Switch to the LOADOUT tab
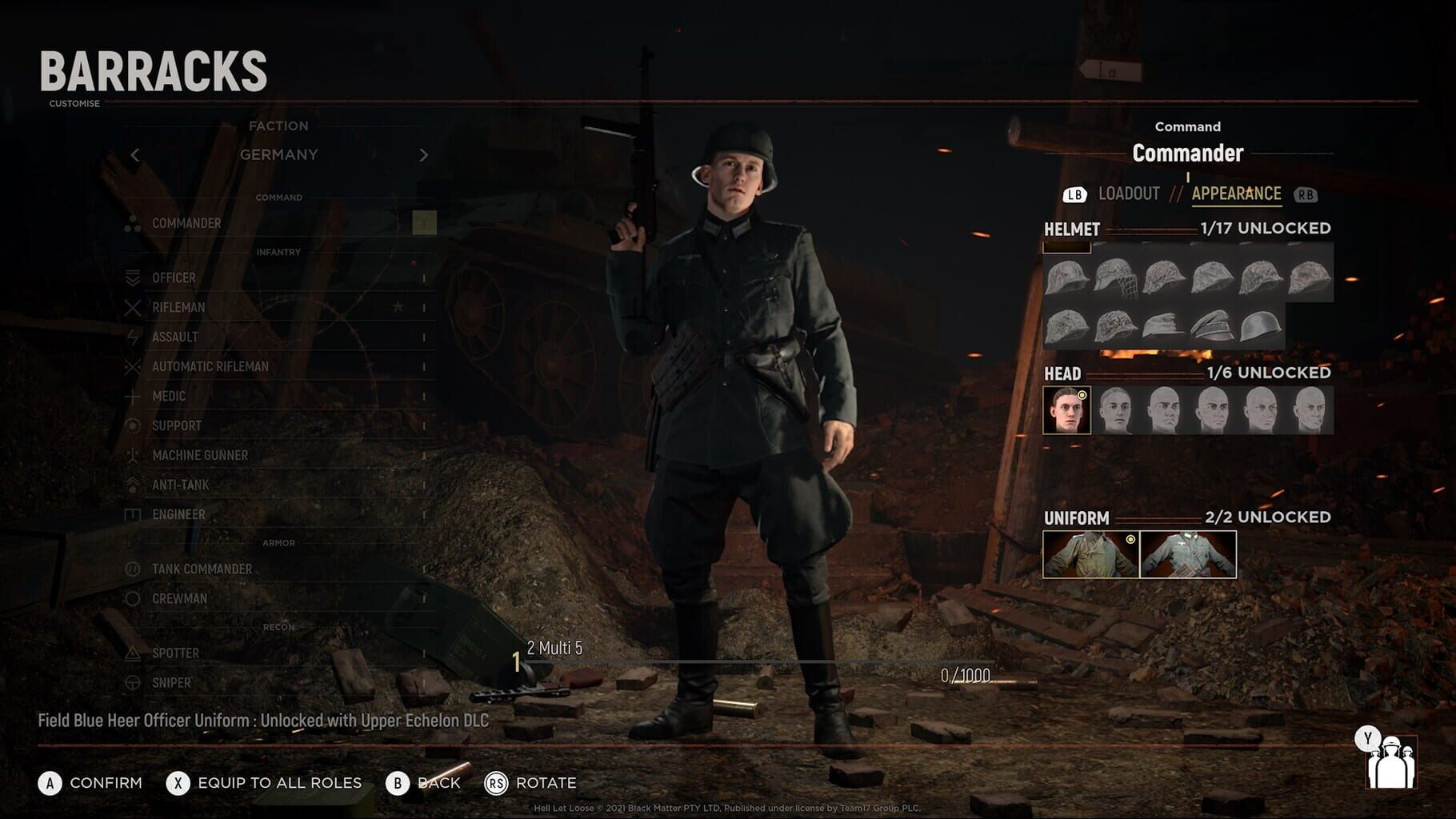The image size is (1456, 819). coord(1130,192)
